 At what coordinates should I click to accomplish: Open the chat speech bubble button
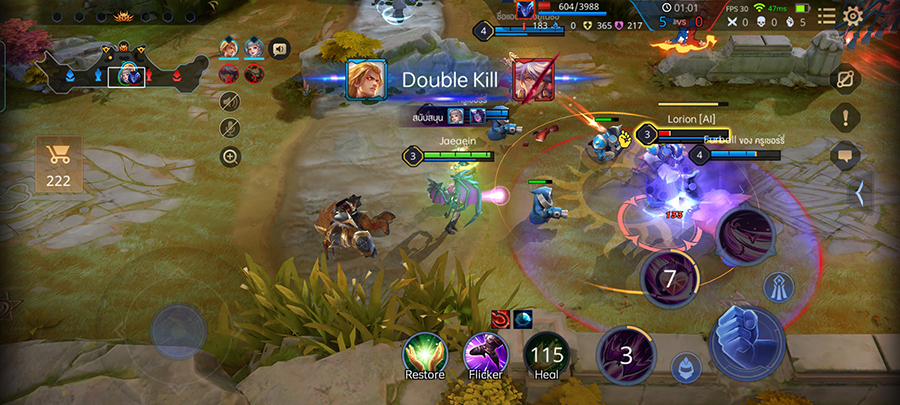coord(845,155)
